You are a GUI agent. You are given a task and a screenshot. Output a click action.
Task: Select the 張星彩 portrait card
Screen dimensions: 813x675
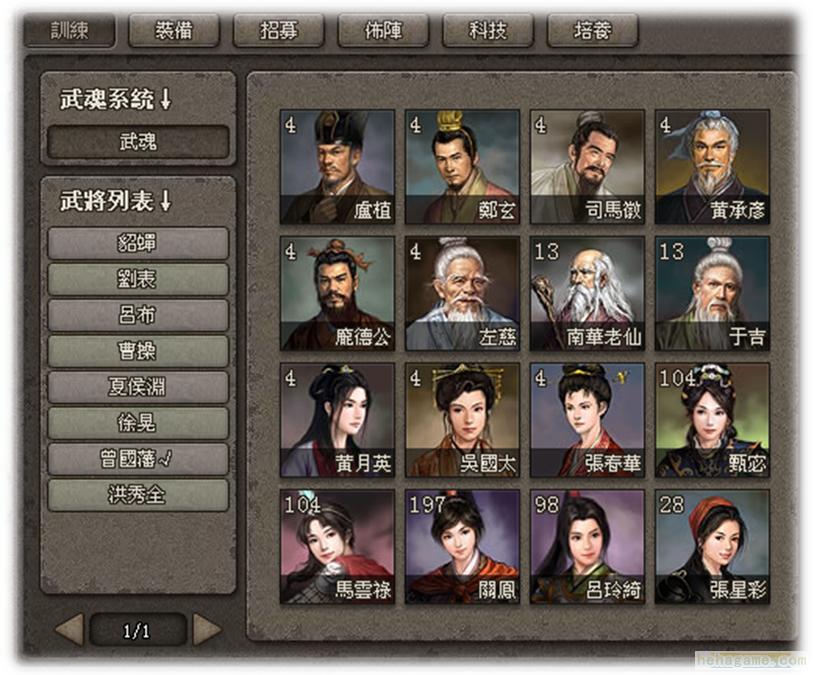point(712,546)
